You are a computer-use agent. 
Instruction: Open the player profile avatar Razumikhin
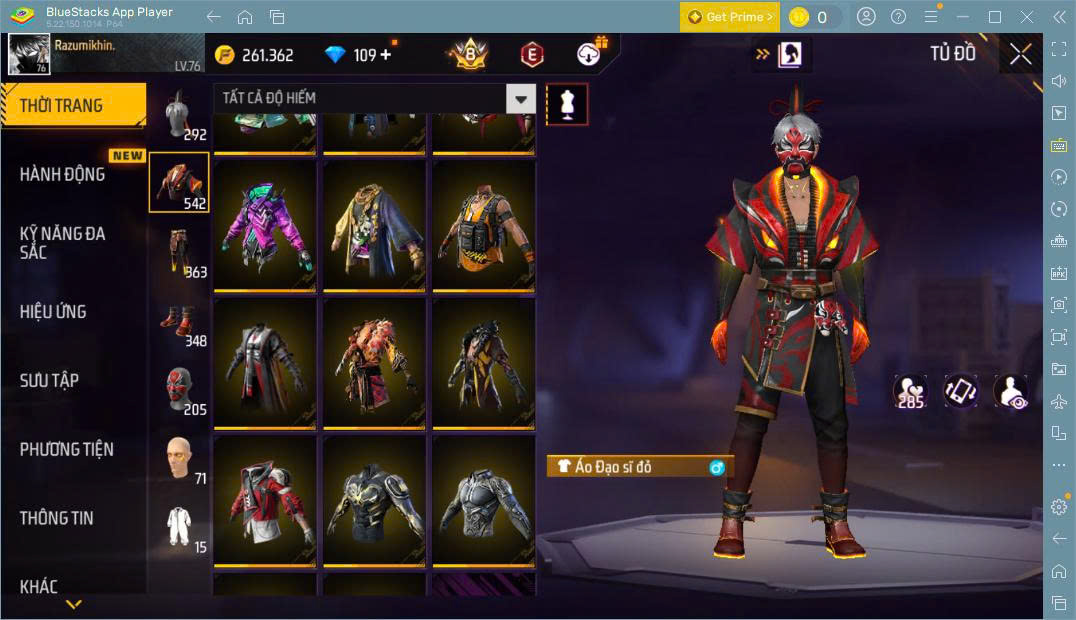(29, 54)
